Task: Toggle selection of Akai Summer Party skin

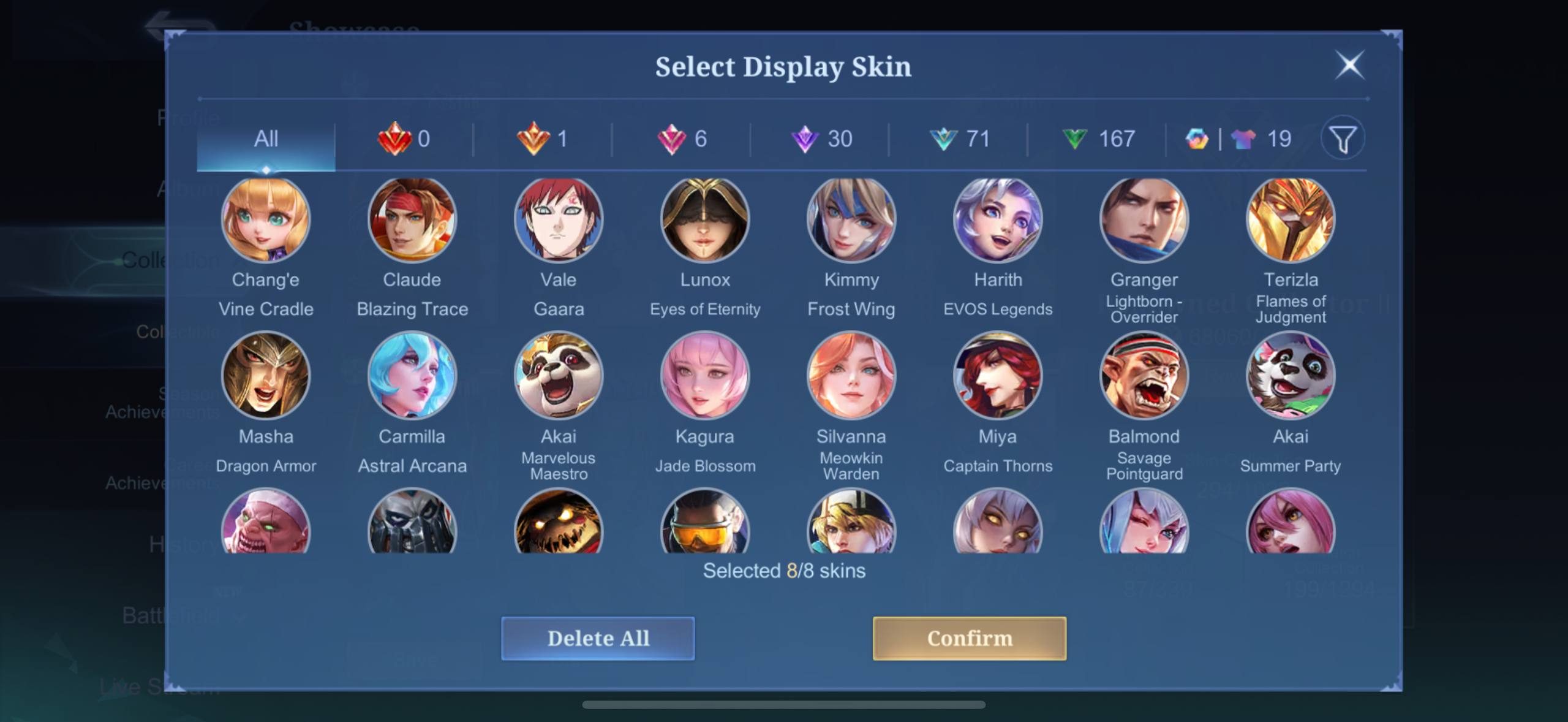Action: 1290,376
